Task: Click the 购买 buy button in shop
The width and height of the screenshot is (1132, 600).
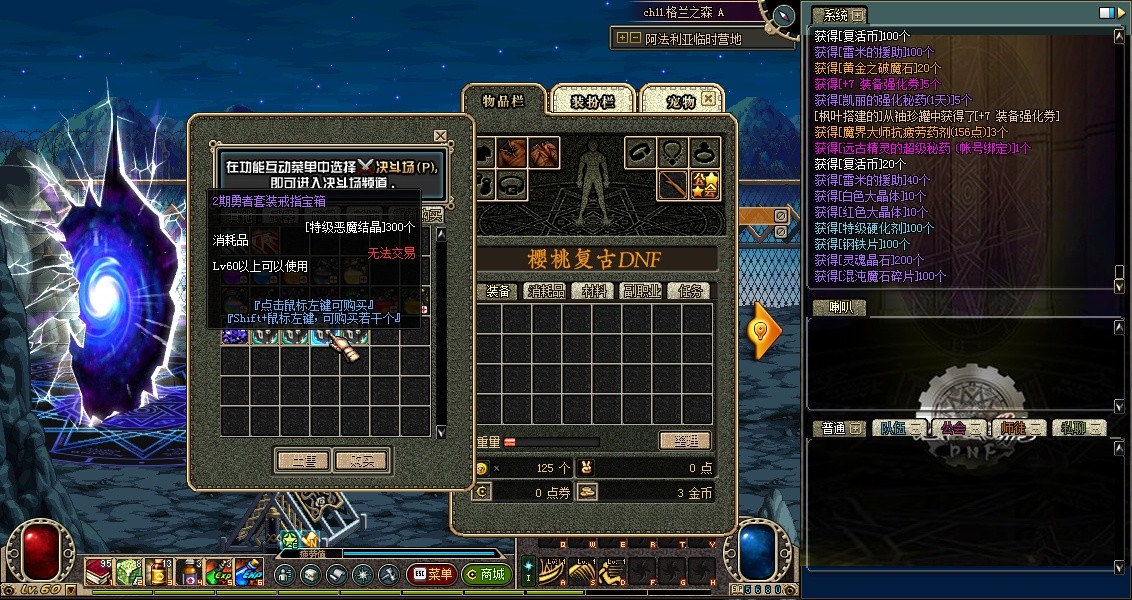Action: [x=362, y=461]
